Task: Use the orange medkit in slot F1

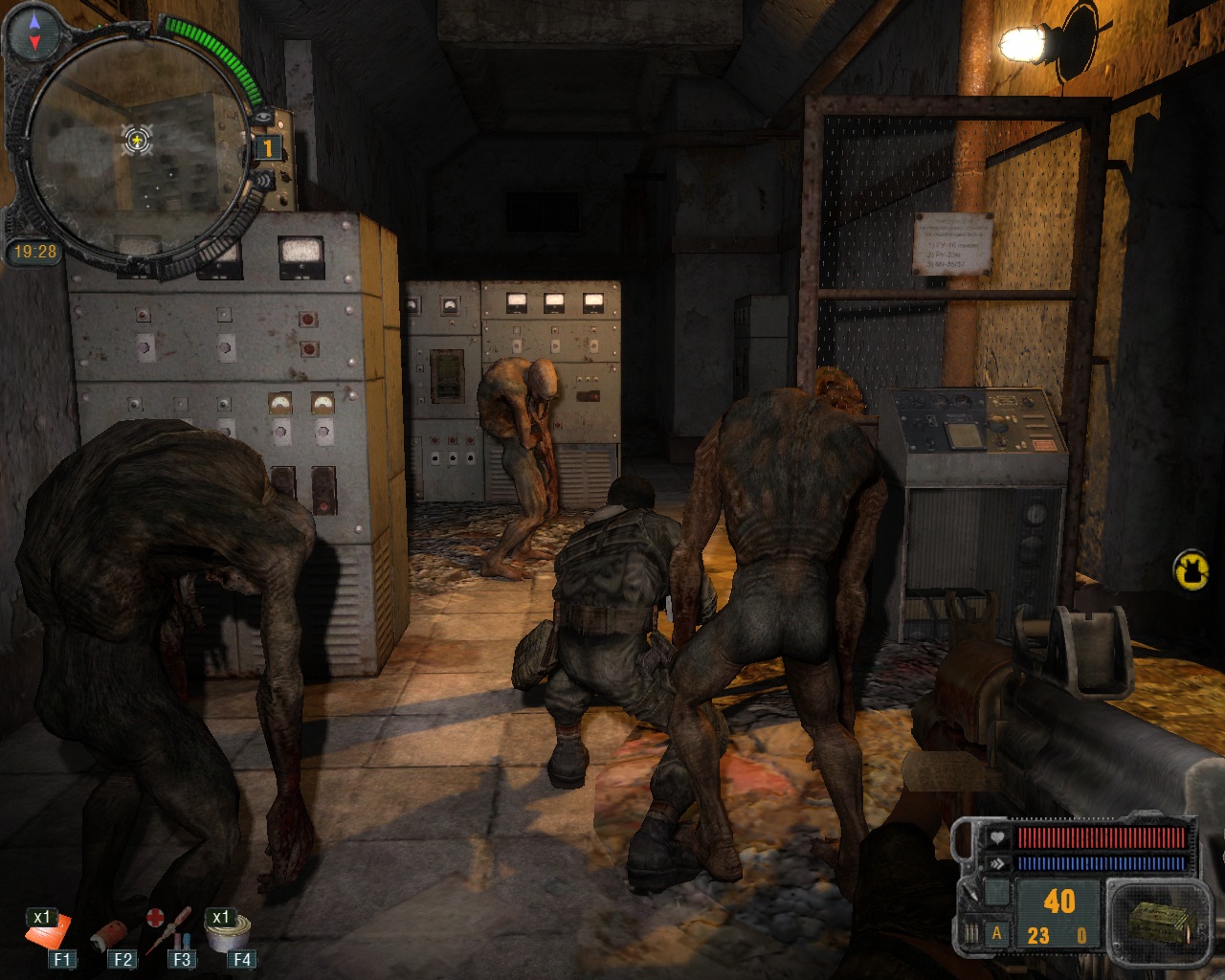Action: (48, 931)
